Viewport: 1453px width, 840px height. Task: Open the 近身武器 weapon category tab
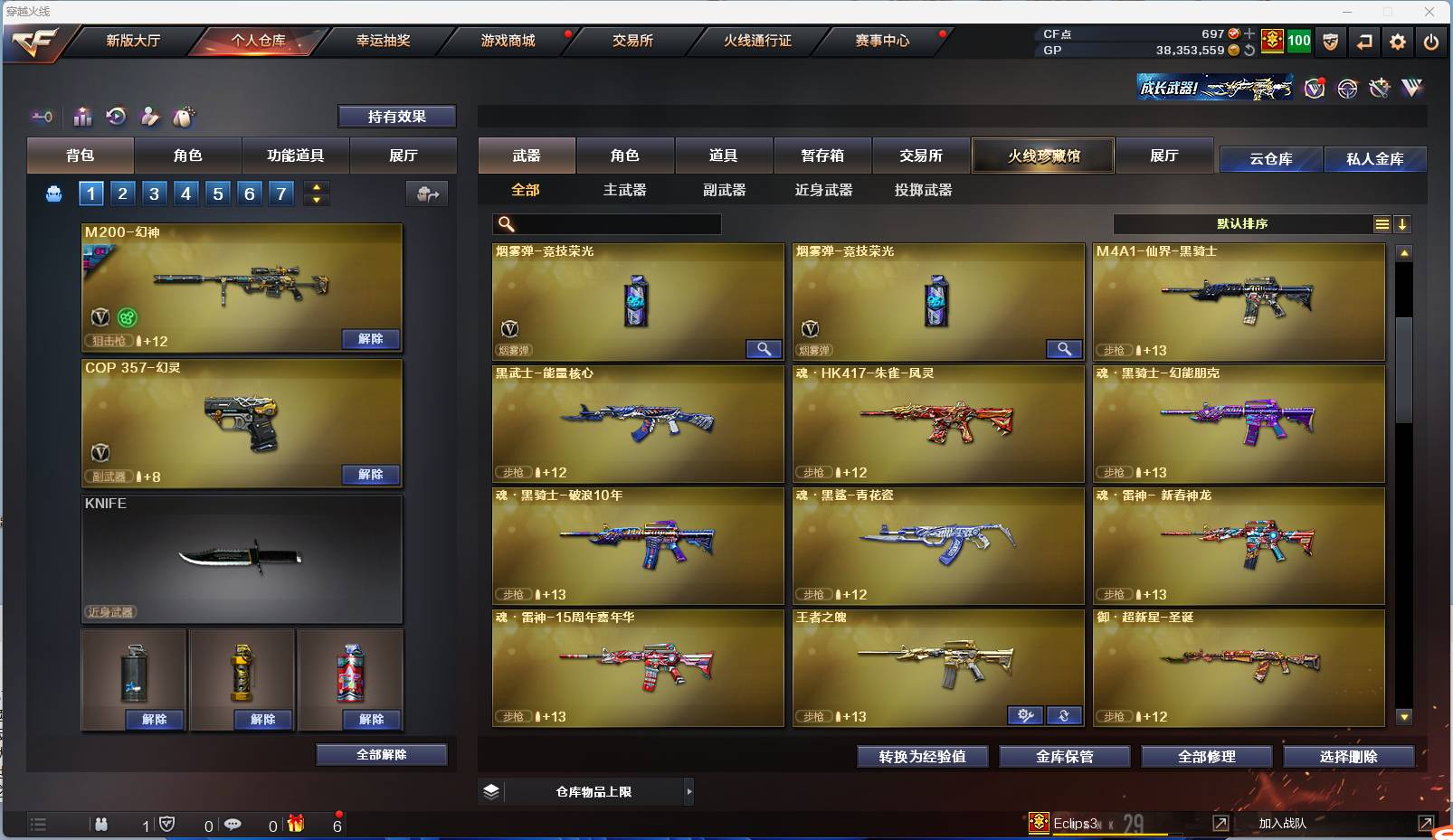824,190
